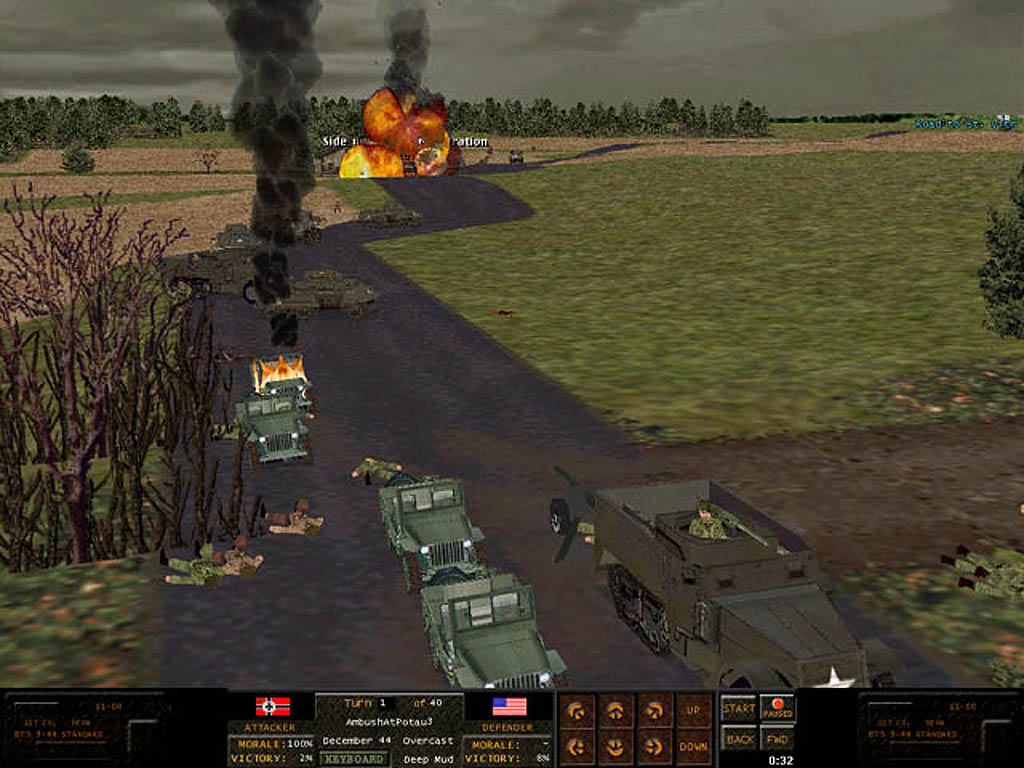Image resolution: width=1024 pixels, height=768 pixels.
Task: Move camera forward with up arrow
Action: pyautogui.click(x=616, y=711)
